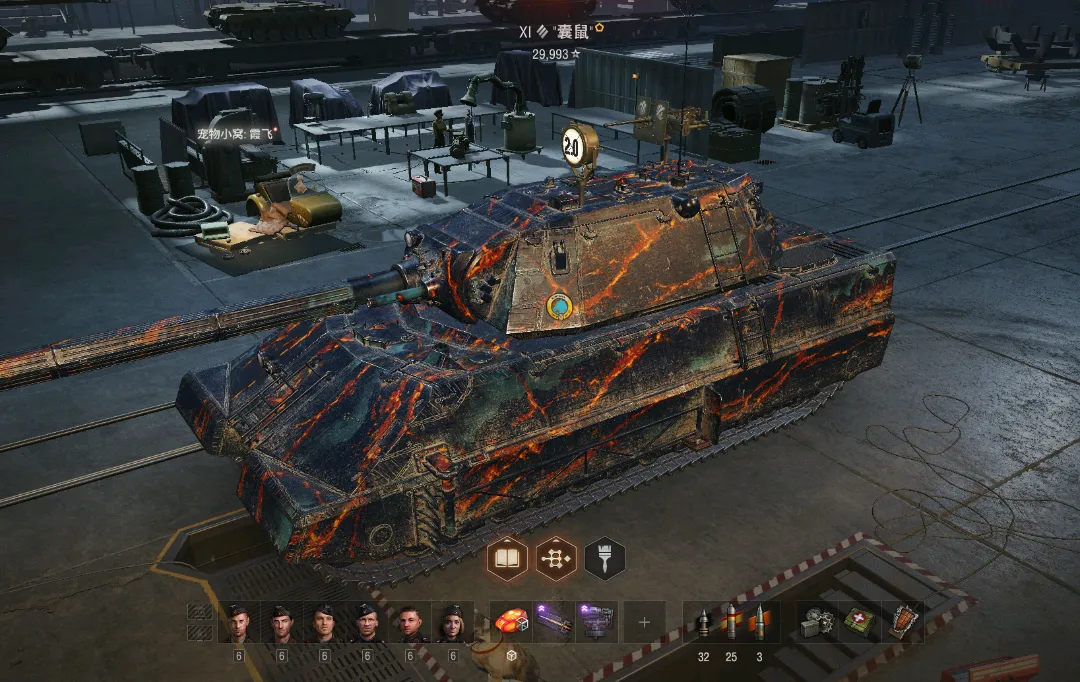The width and height of the screenshot is (1080, 682).
Task: Select the female crew member portrait
Action: coord(453,622)
